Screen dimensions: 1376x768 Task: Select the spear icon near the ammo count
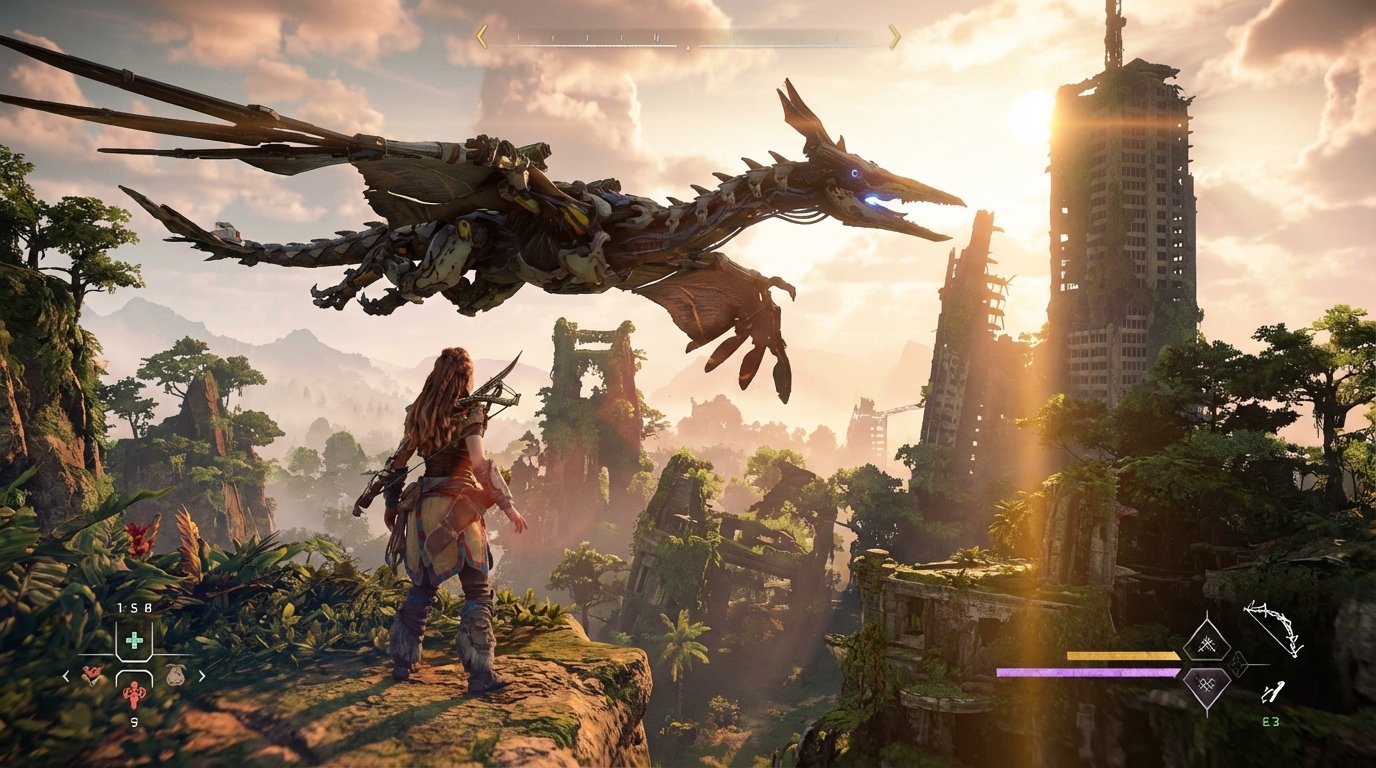point(1272,693)
